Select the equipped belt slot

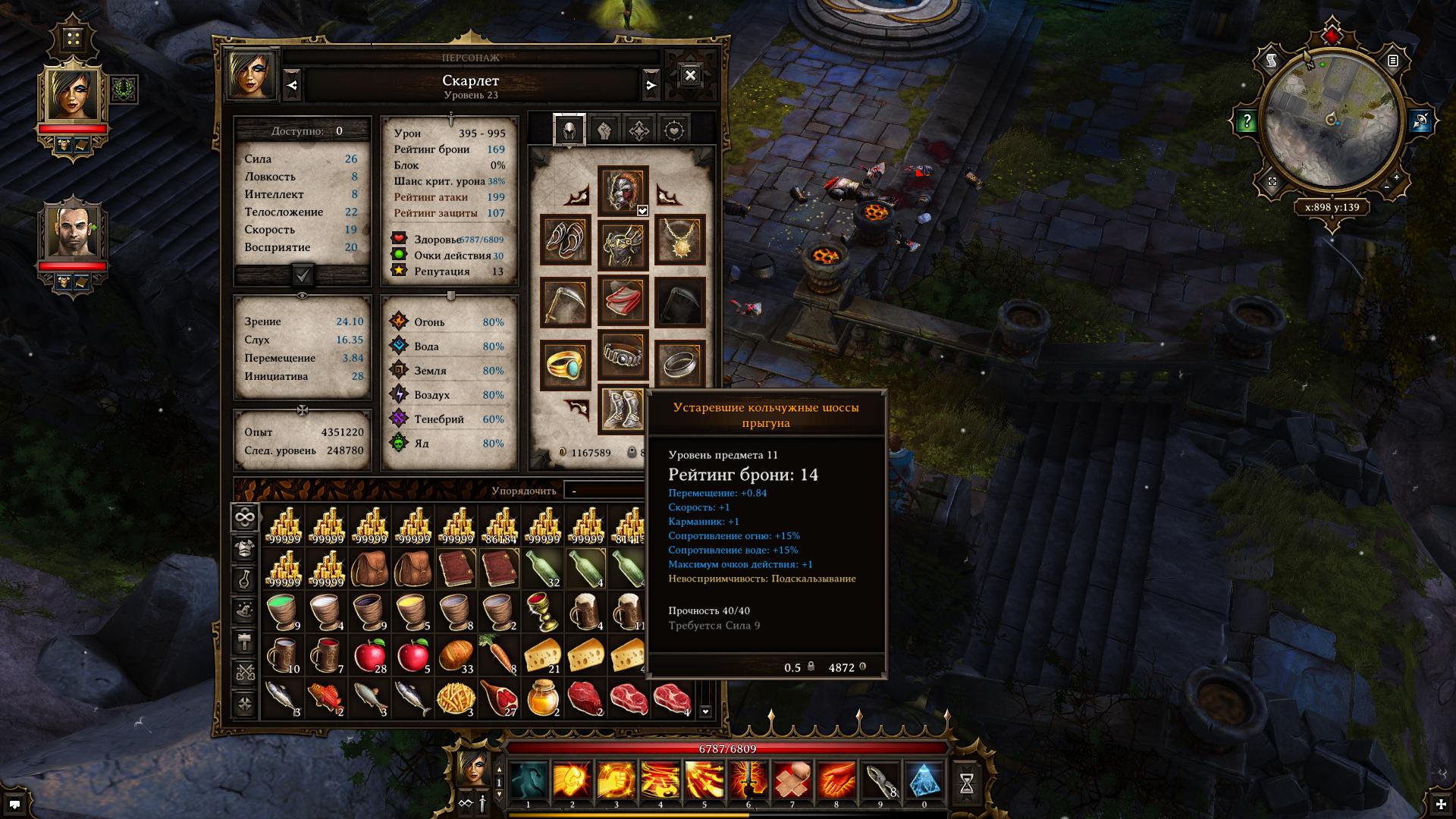coord(623,353)
